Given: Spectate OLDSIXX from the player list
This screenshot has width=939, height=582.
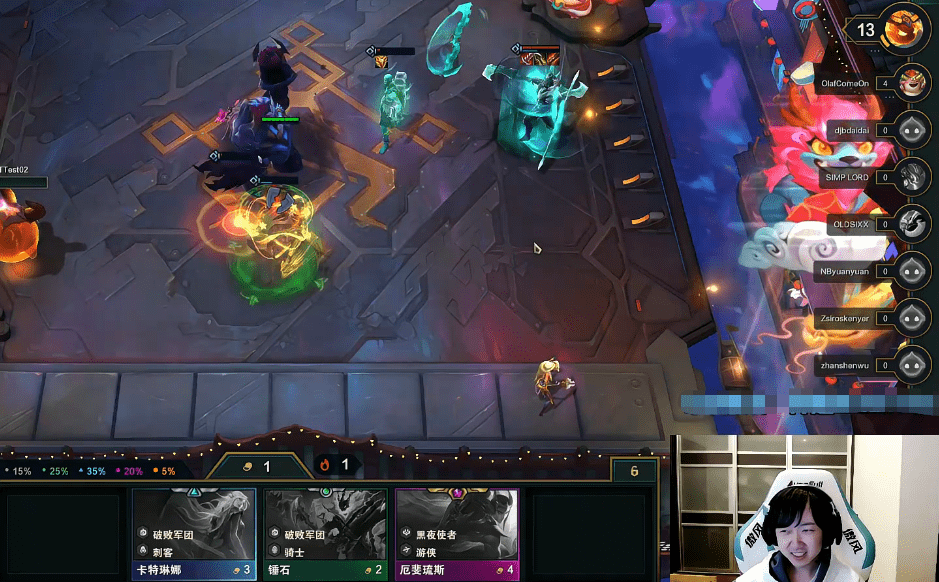Looking at the screenshot, I should click(911, 223).
